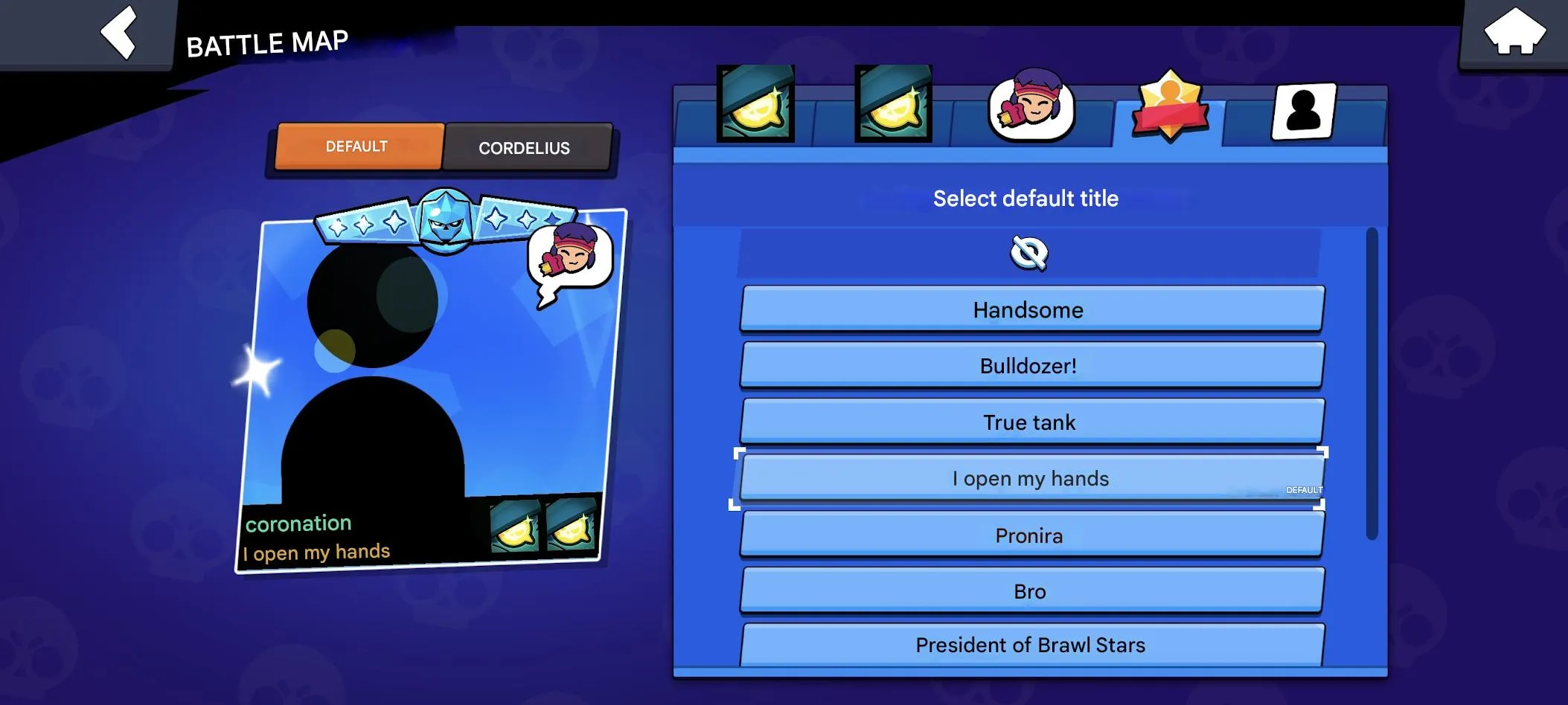Screen dimensions: 1568x705
Task: Choose the Bro title
Action: [1031, 590]
